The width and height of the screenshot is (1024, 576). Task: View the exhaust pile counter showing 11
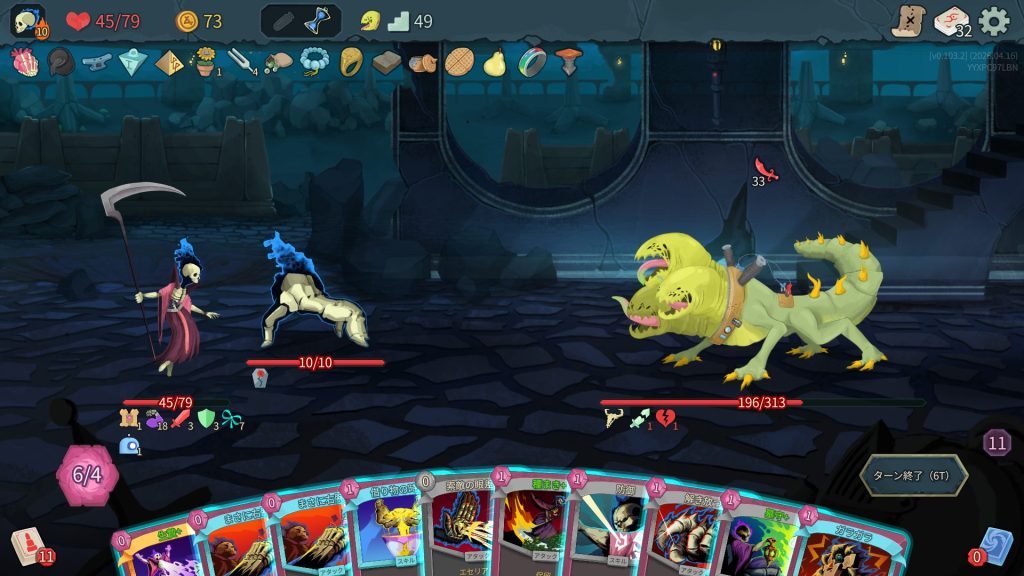[x=996, y=443]
